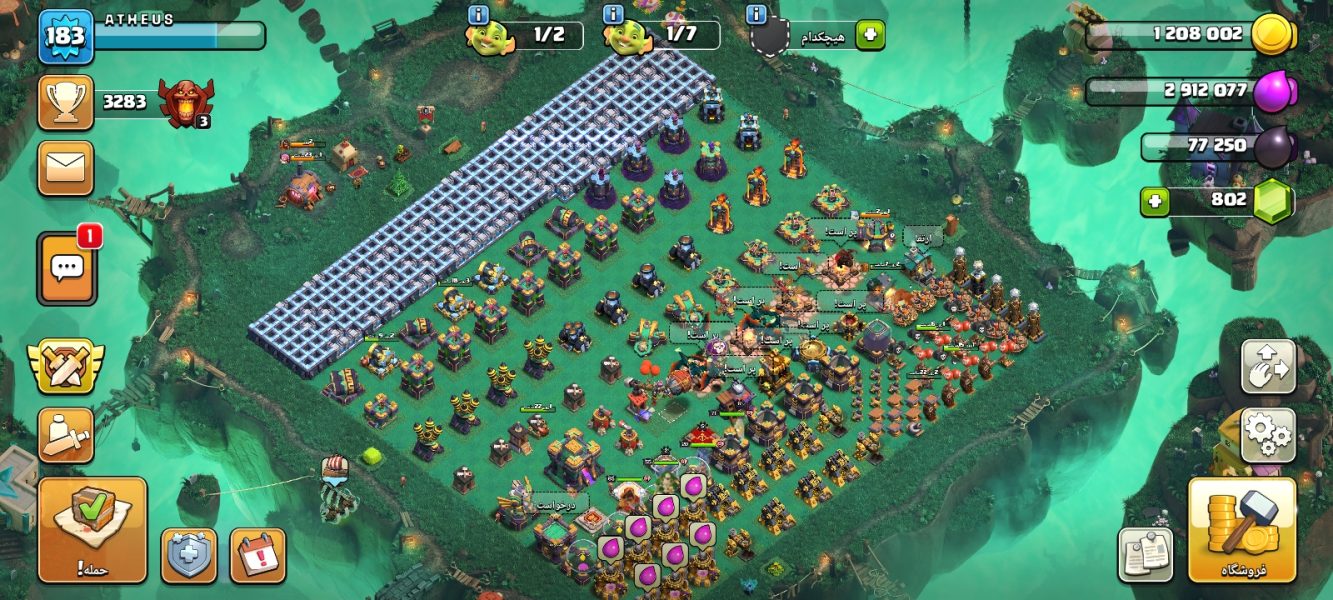Viewport: 1333px width, 600px height.
Task: Open the level 183 player profile badge
Action: (x=66, y=36)
